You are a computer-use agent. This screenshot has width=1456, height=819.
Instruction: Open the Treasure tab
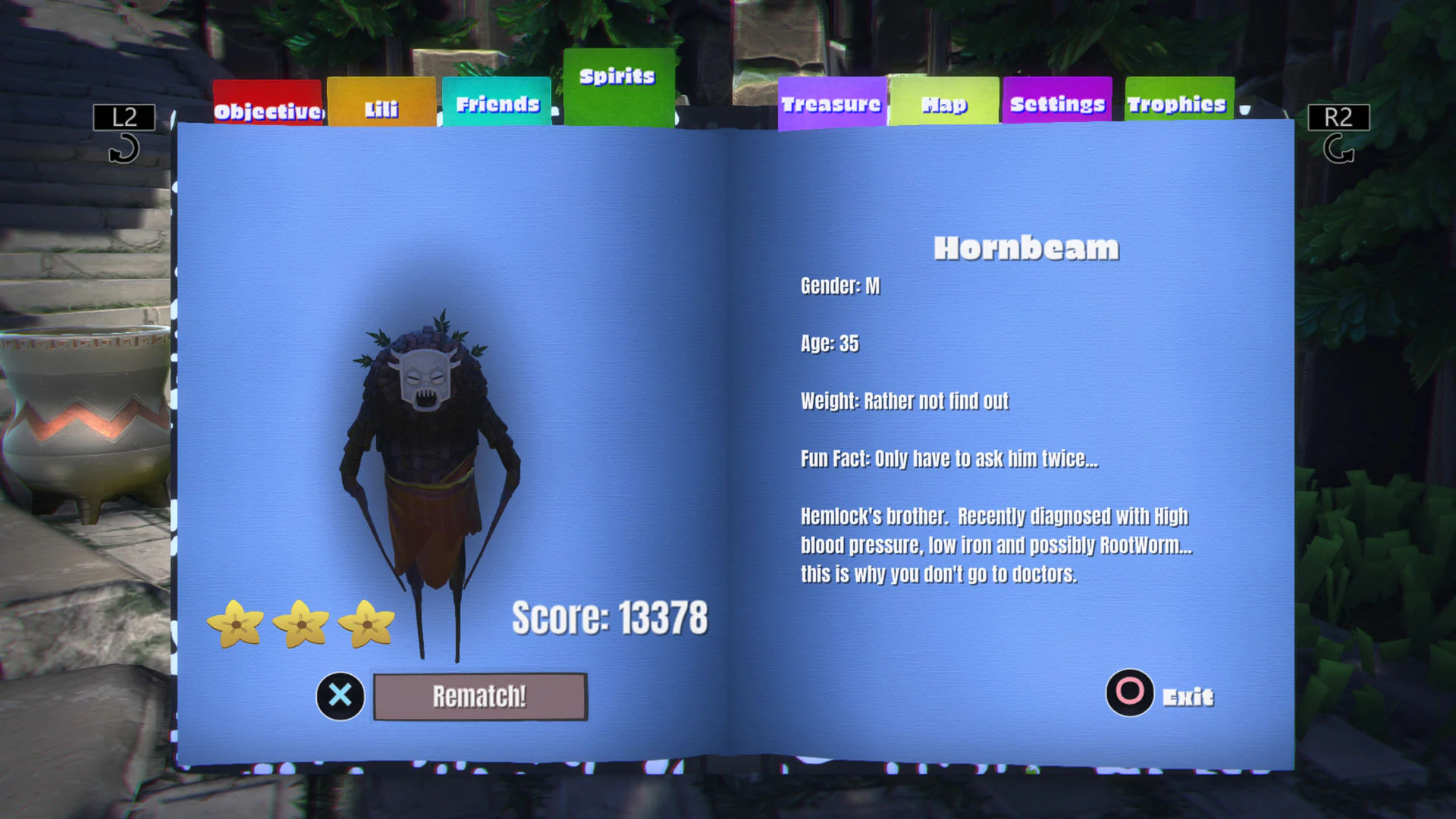(831, 104)
